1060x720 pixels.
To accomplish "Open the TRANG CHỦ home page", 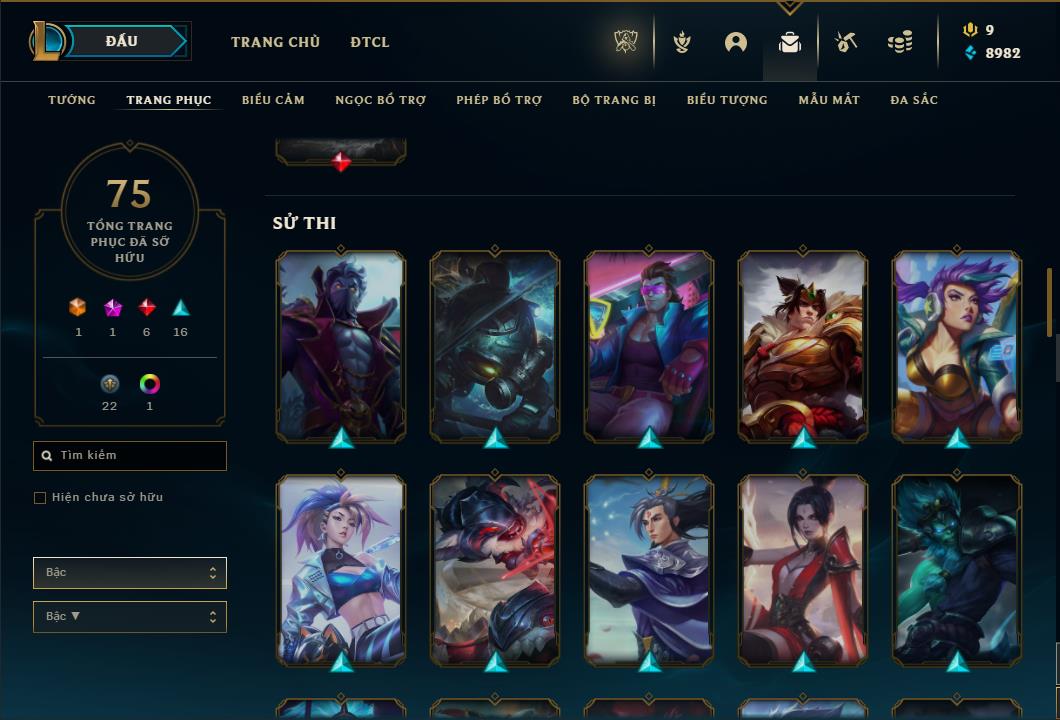I will tap(275, 42).
